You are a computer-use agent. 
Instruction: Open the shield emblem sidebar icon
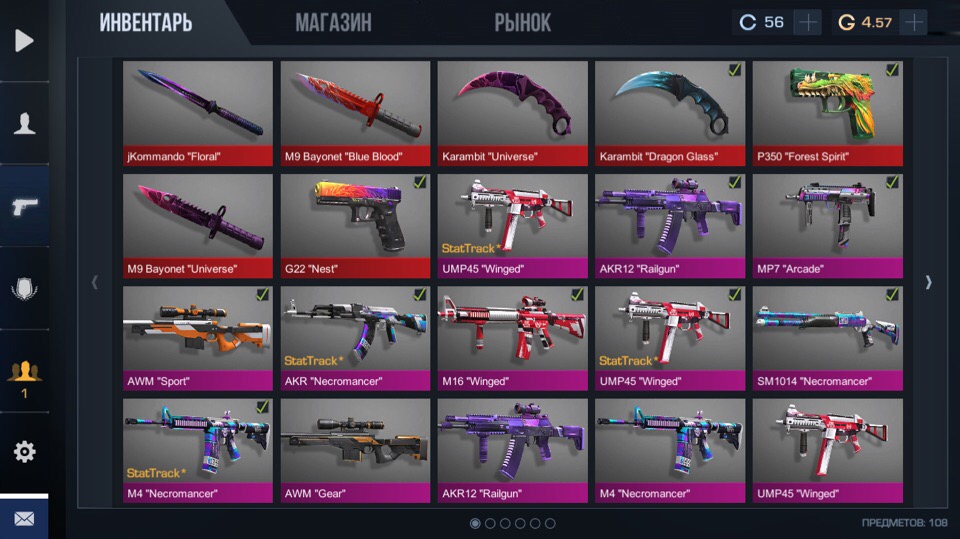(24, 289)
